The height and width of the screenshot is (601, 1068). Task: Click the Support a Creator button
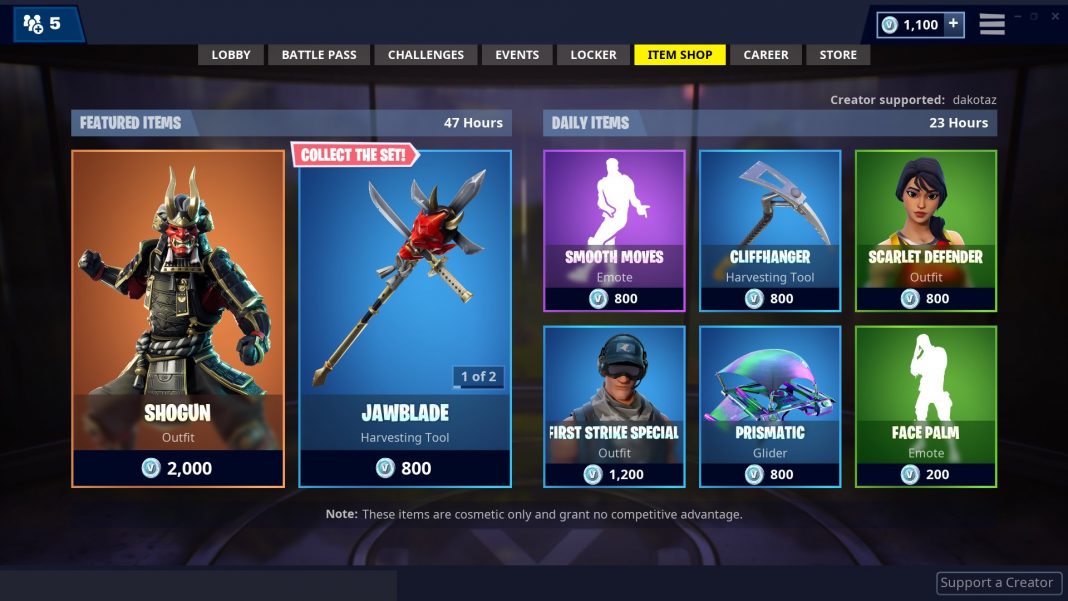coord(996,583)
